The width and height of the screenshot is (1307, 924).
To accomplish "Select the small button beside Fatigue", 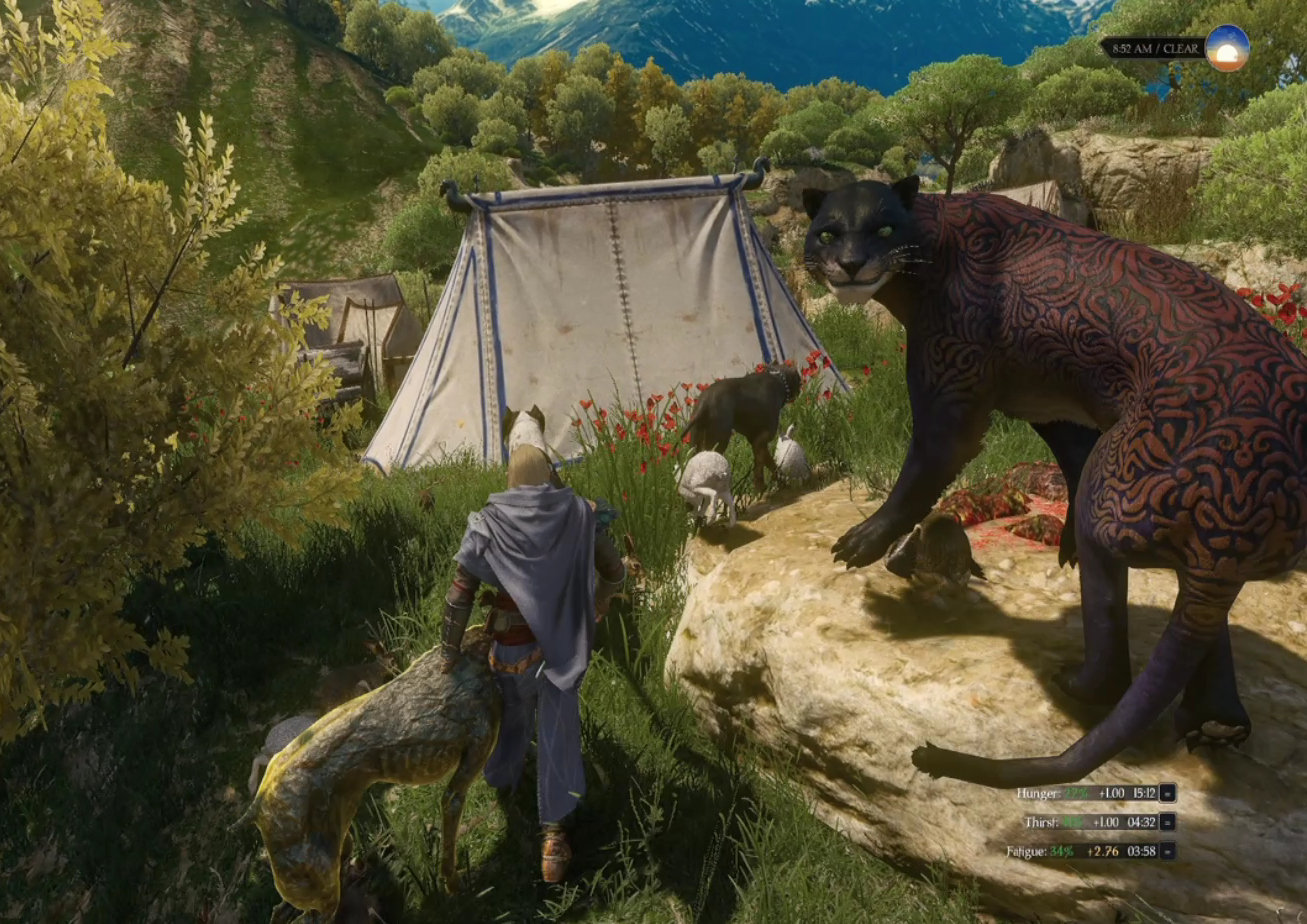I will [1167, 851].
